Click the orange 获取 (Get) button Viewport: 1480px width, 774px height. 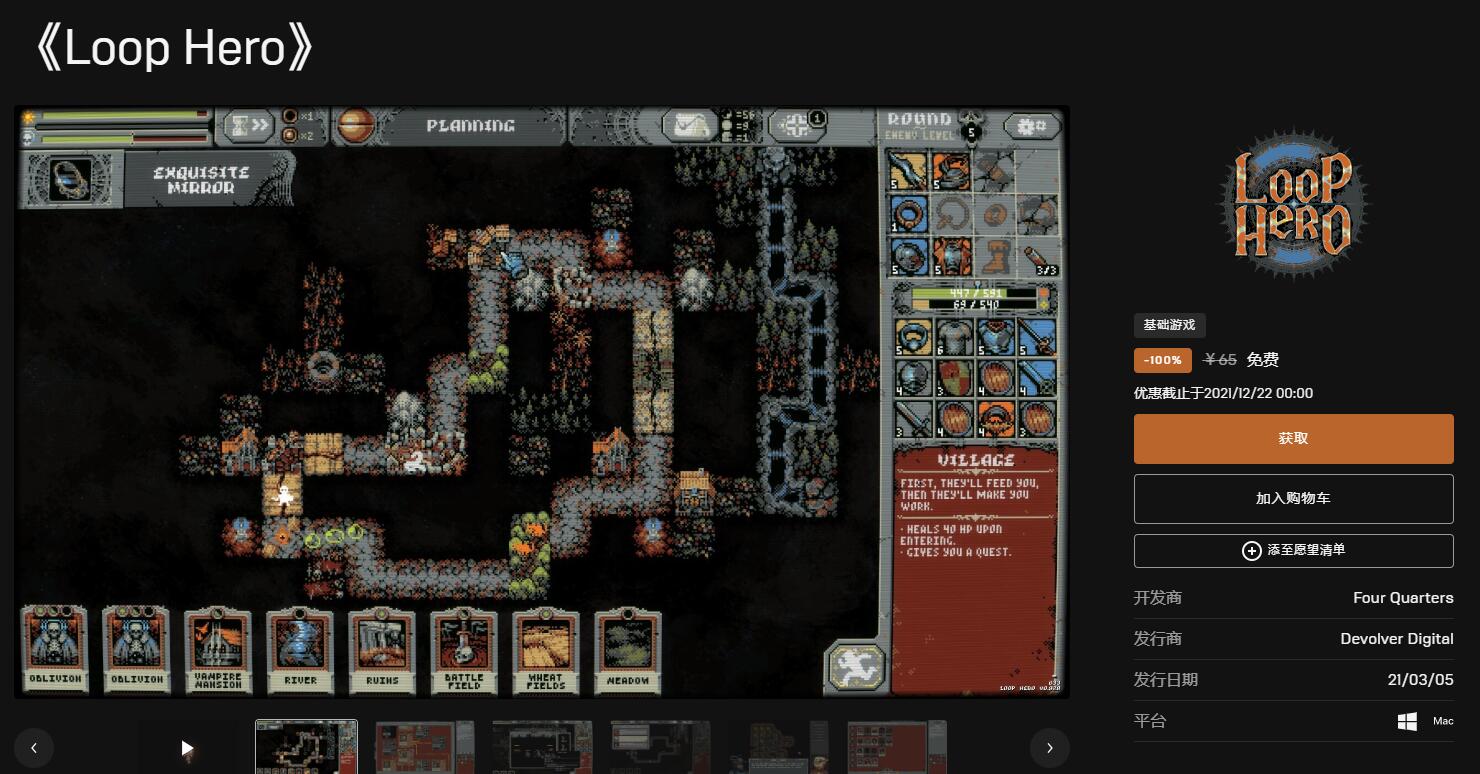(x=1293, y=439)
